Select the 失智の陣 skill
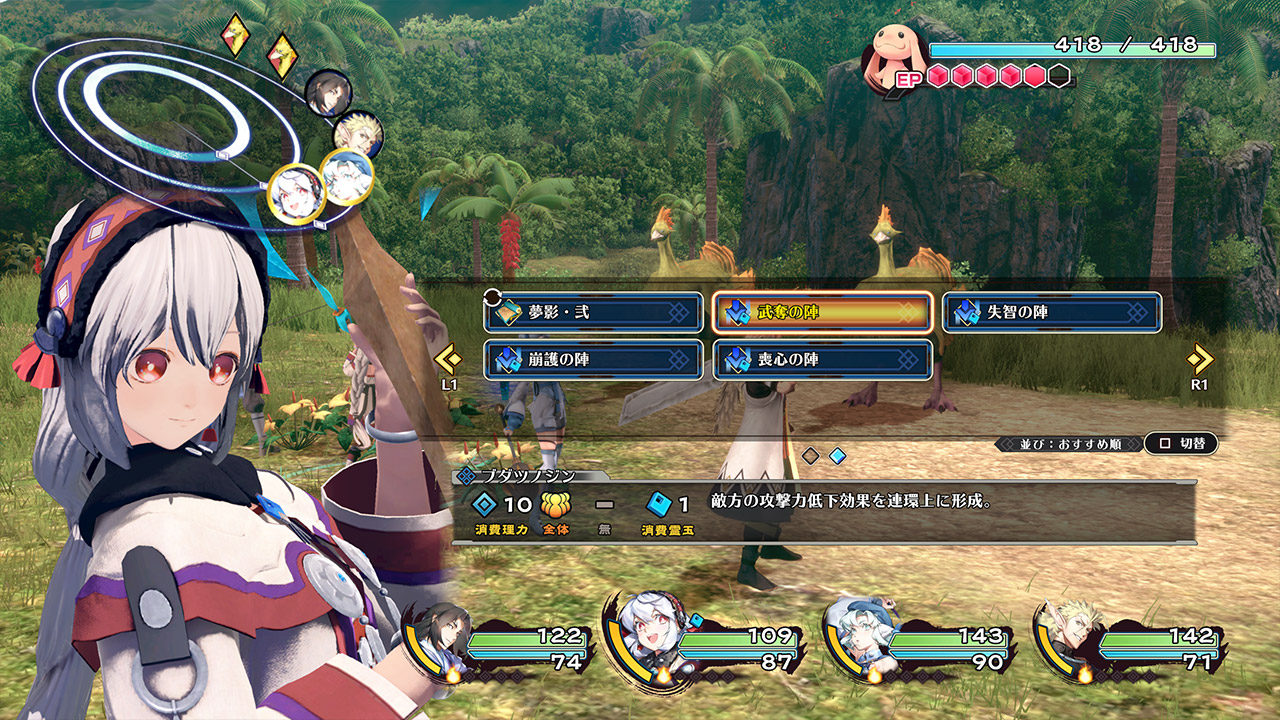Screen dimensions: 1280x720 pyautogui.click(x=1051, y=312)
